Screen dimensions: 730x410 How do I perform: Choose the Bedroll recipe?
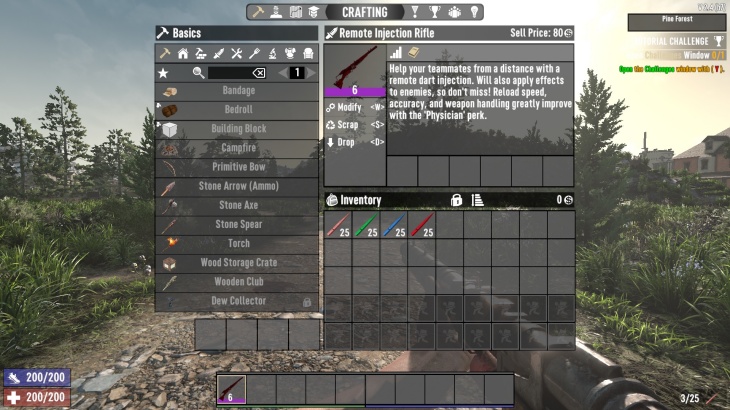238,110
